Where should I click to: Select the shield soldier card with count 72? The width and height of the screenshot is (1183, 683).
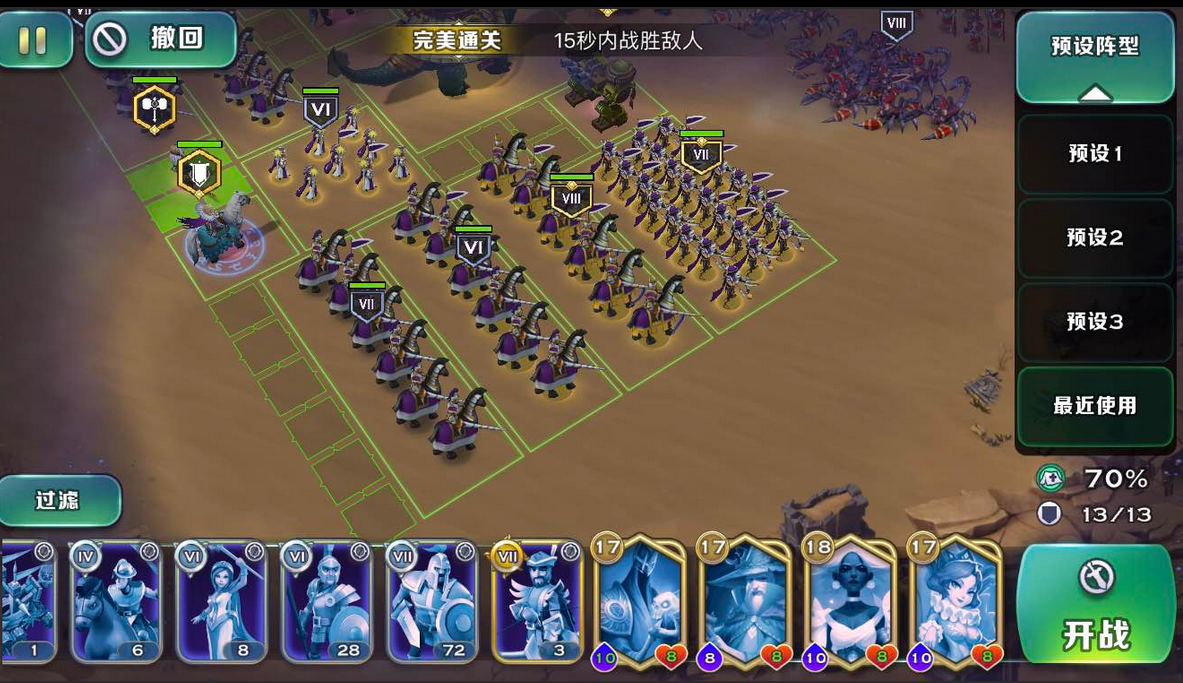tap(432, 602)
